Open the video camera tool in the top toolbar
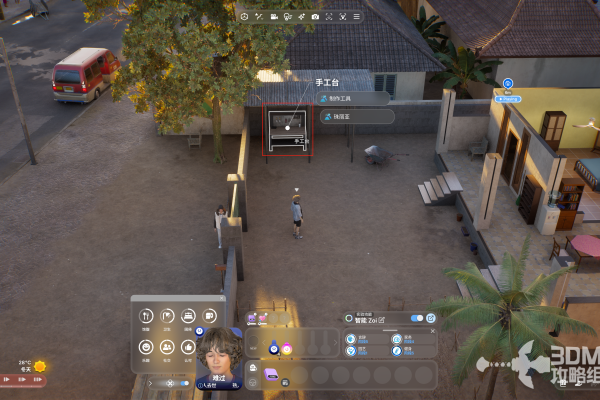This screenshot has width=600, height=400. pos(273,16)
